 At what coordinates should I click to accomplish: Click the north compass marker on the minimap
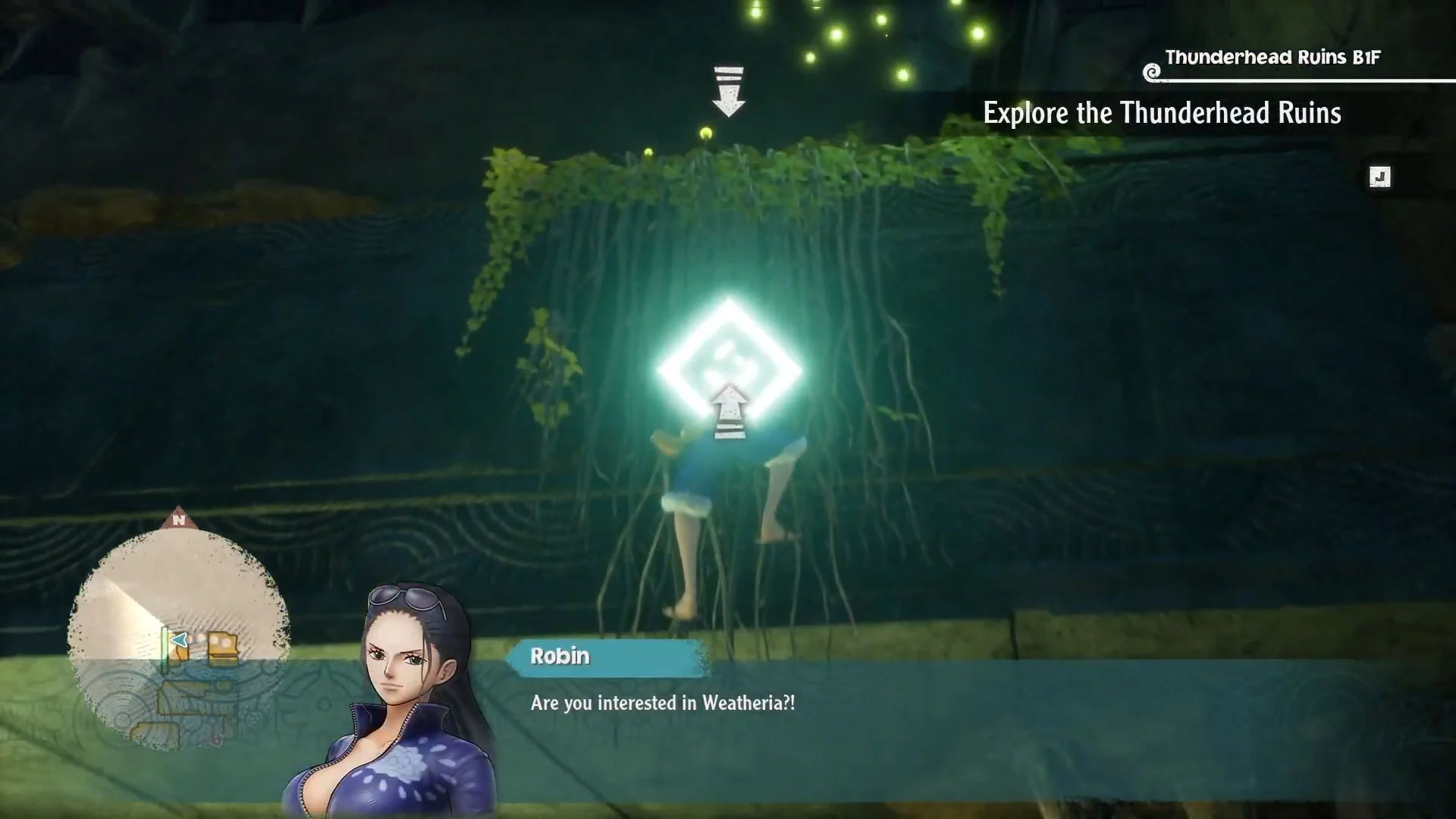(179, 519)
